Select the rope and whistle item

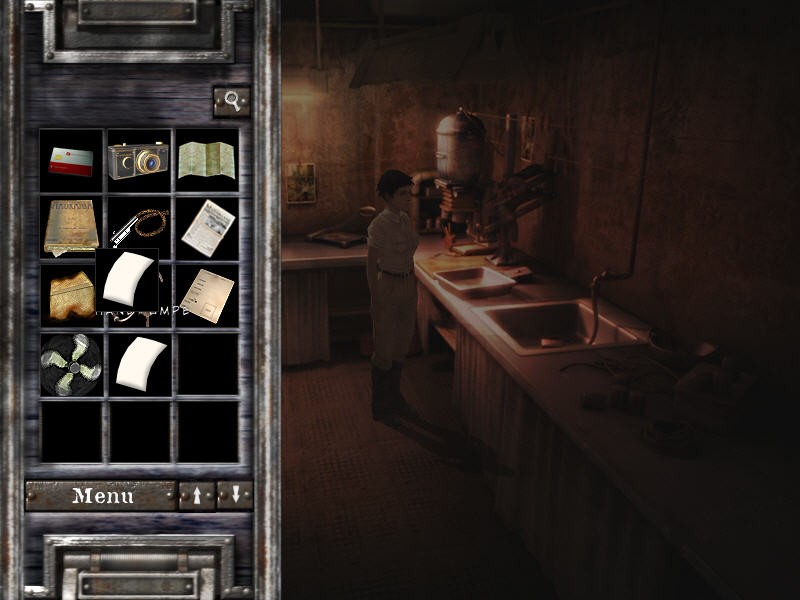point(139,224)
